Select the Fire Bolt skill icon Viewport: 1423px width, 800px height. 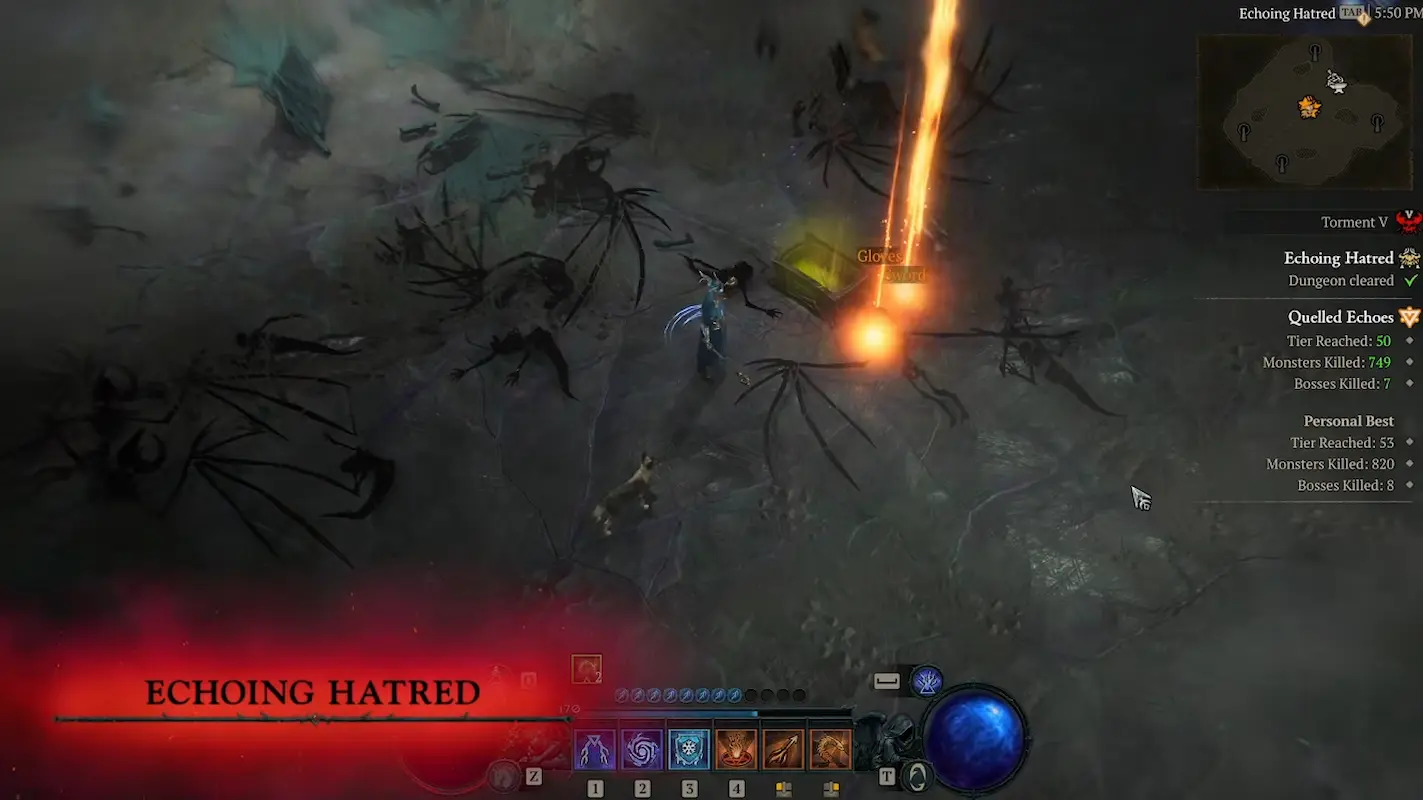783,747
